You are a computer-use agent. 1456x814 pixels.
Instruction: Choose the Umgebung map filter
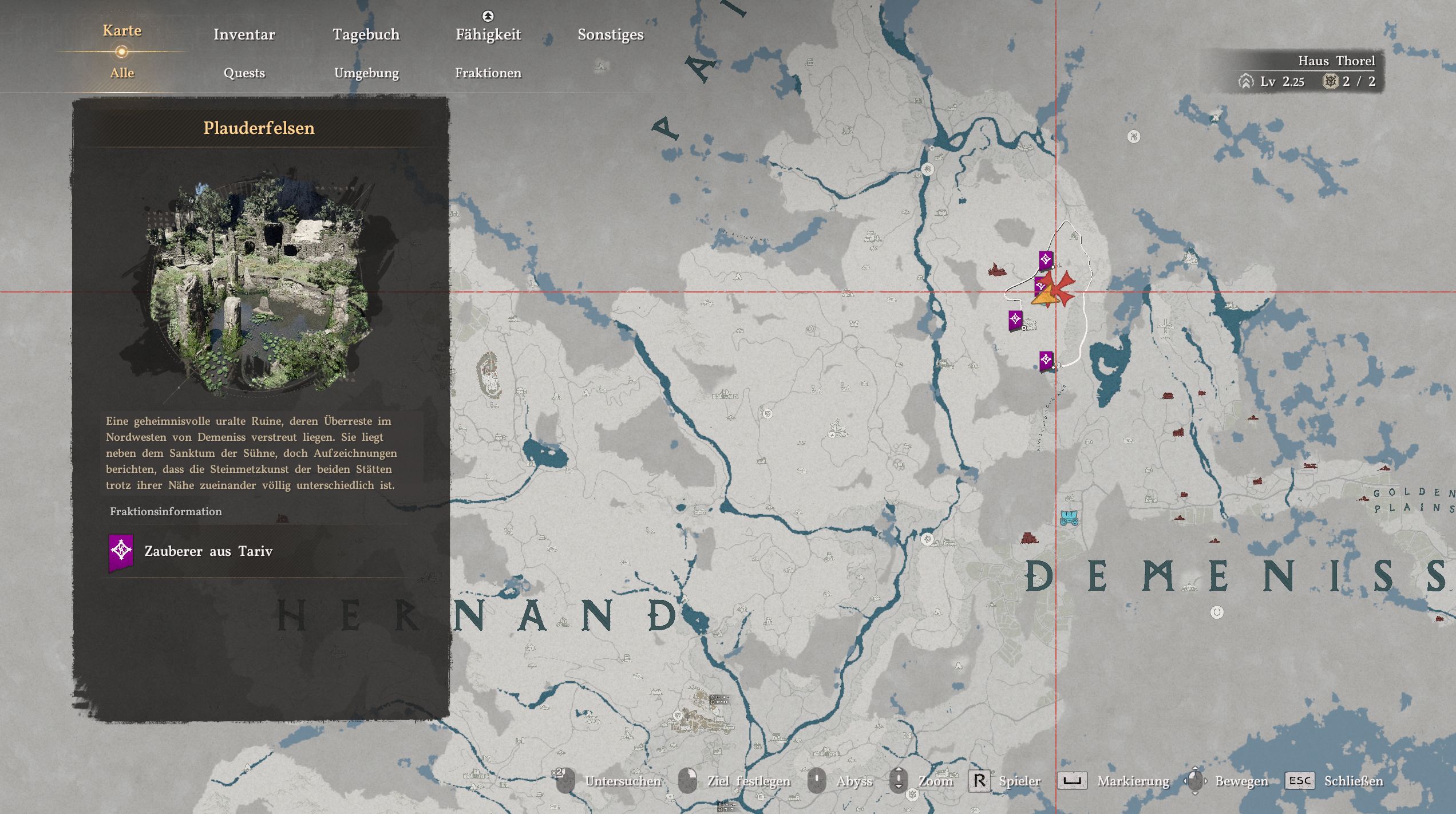(x=366, y=73)
